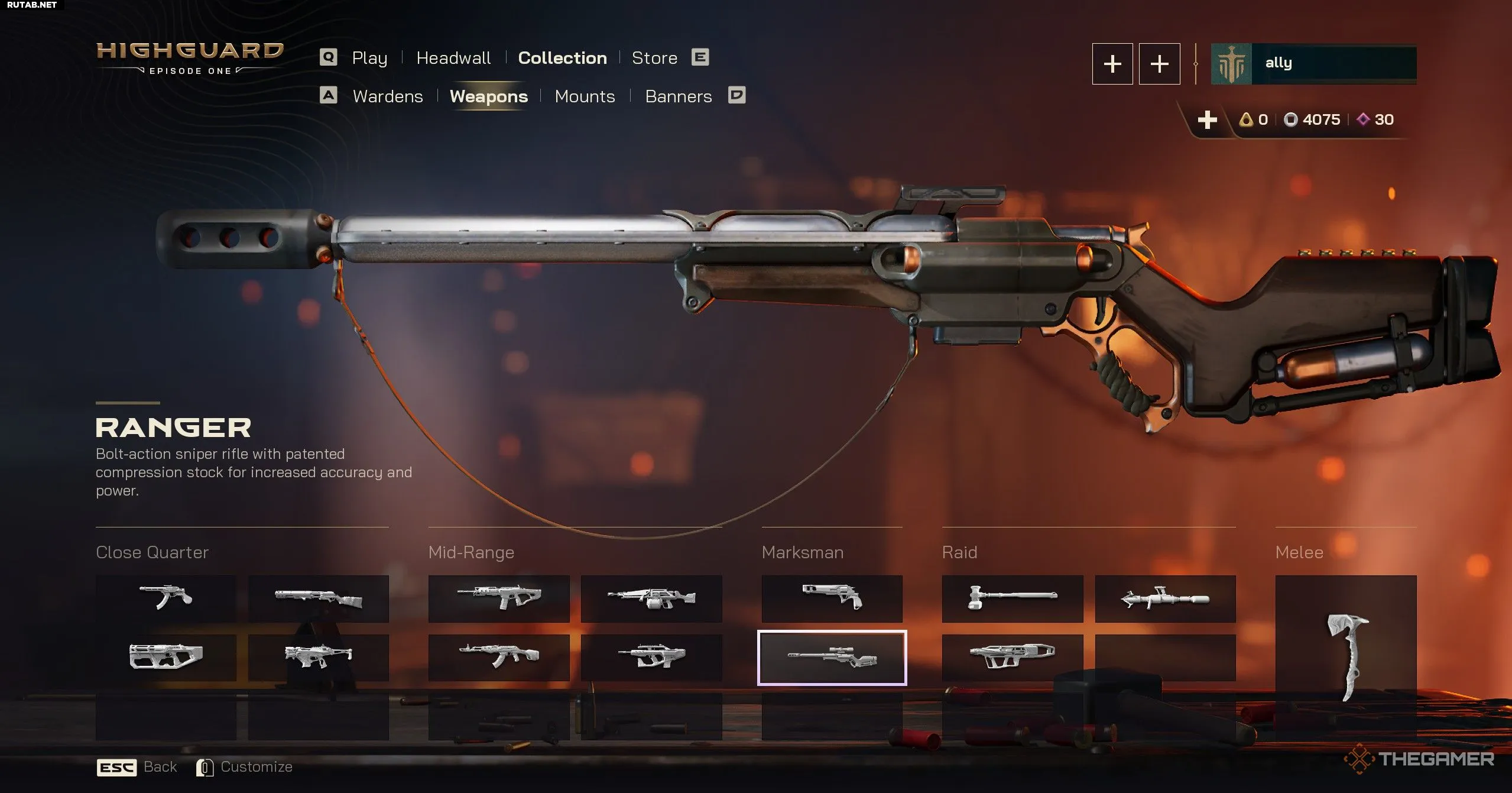The image size is (1512, 793).
Task: Click Back to leave the collection
Action: pyautogui.click(x=160, y=767)
